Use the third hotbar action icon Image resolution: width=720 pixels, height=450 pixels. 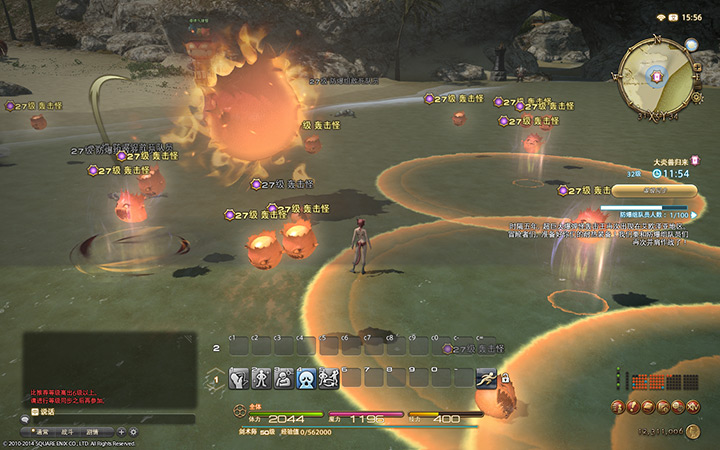283,379
